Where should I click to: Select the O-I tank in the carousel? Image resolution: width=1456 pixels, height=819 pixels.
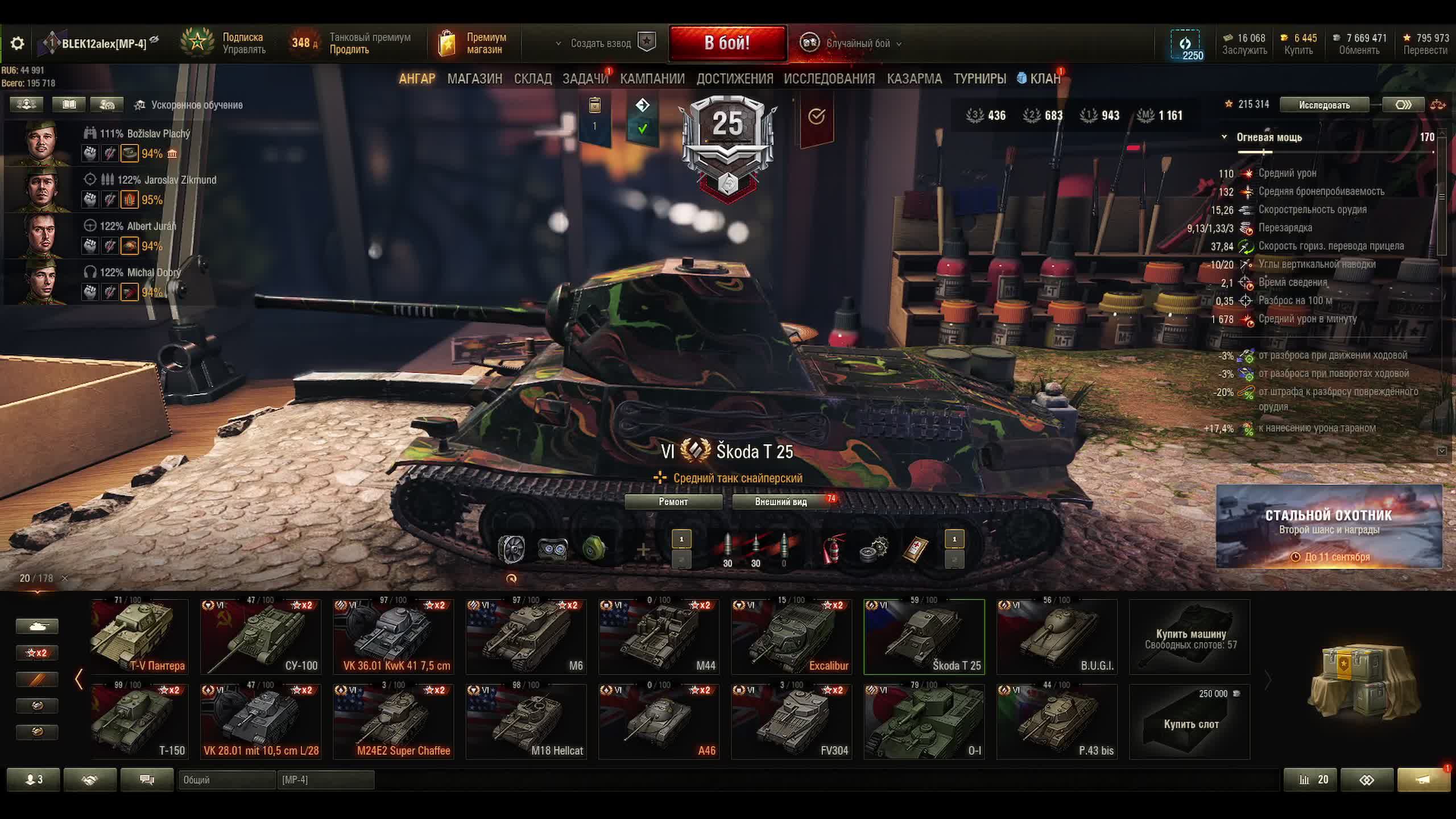pos(924,722)
